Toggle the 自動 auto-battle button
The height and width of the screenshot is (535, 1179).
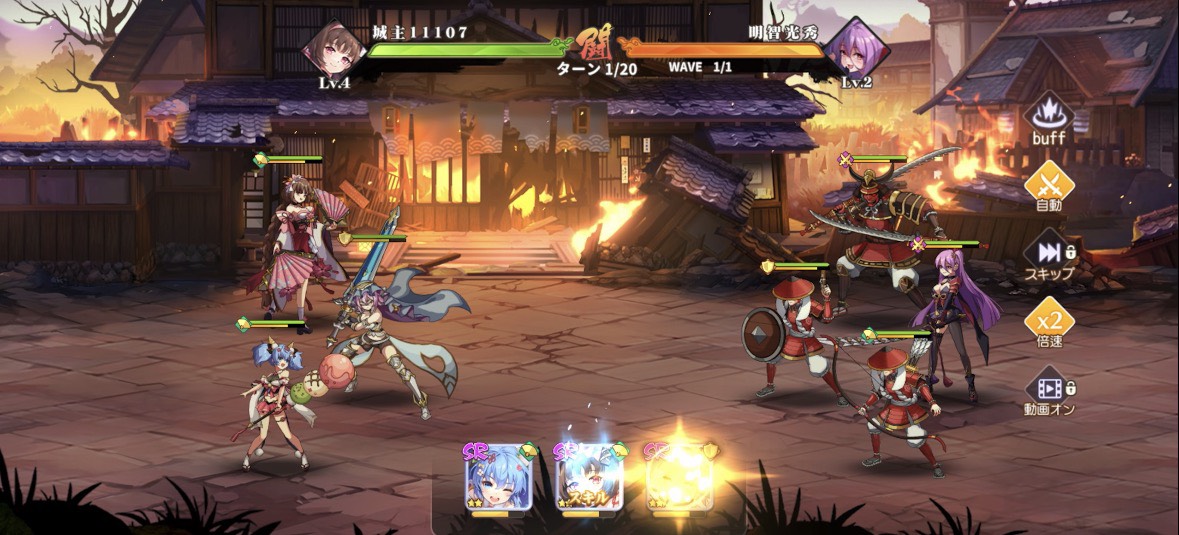pyautogui.click(x=1048, y=187)
